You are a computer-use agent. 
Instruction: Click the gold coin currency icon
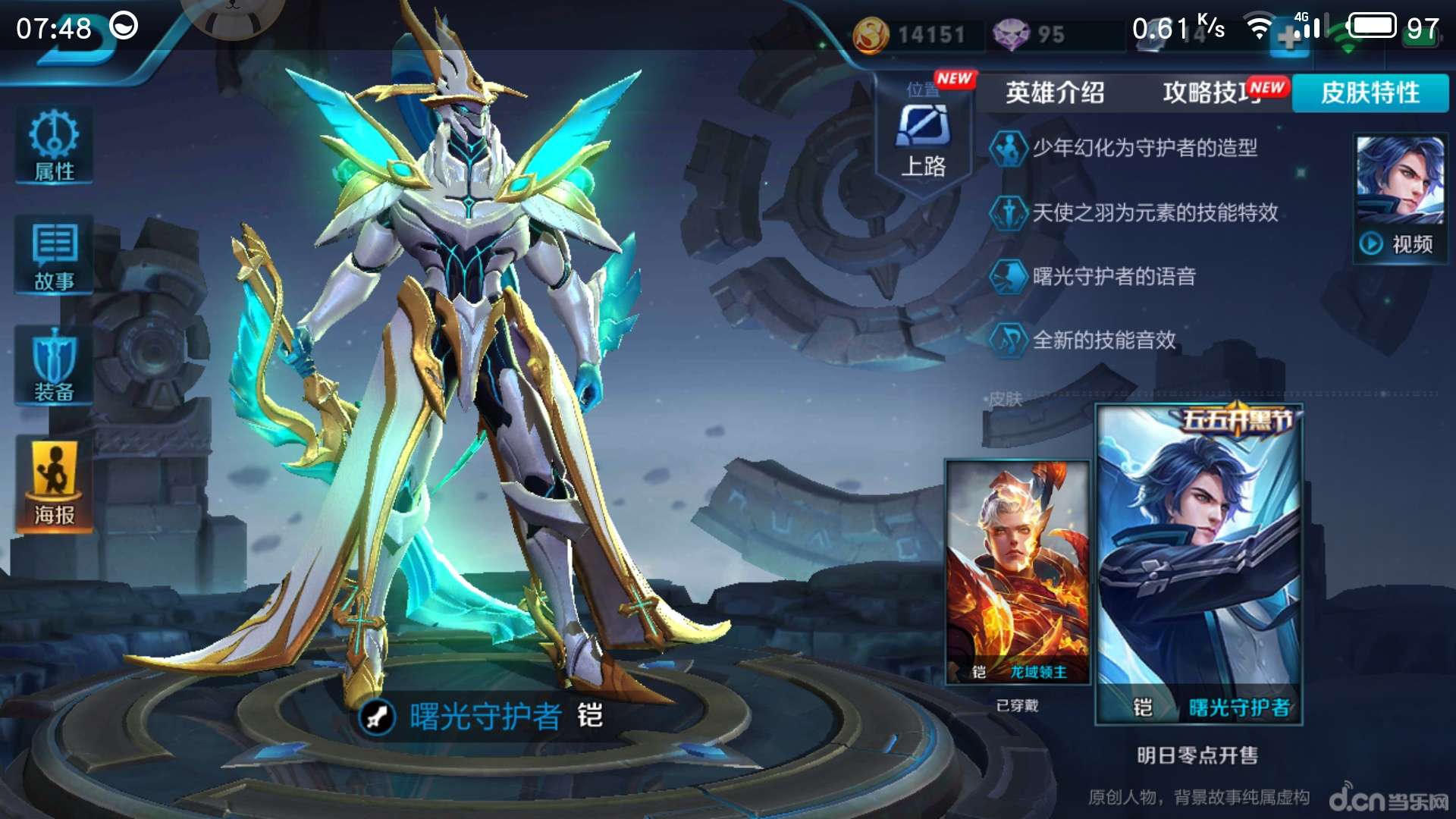coord(872,33)
